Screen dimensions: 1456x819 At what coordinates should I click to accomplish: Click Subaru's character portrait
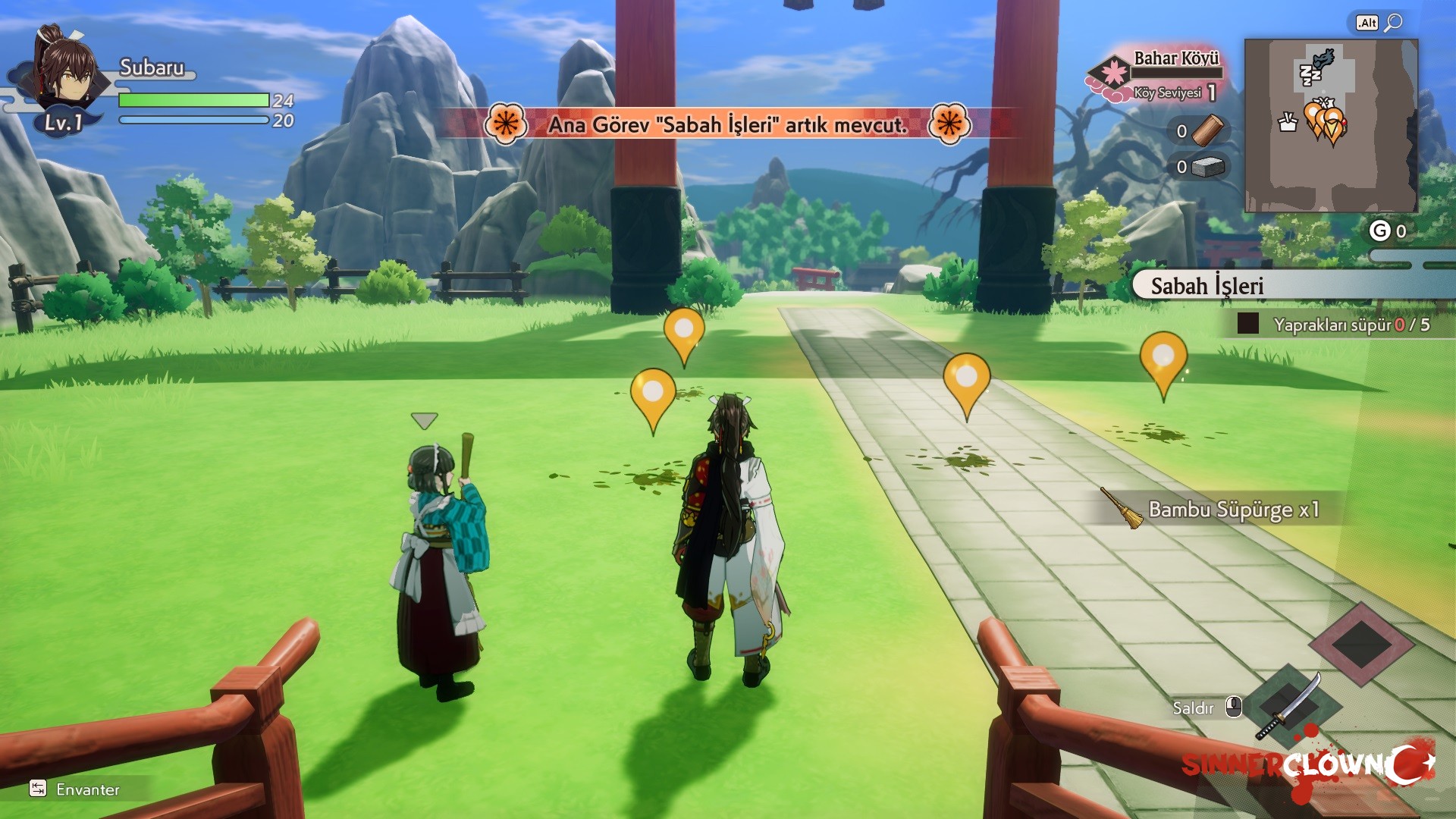coord(66,74)
